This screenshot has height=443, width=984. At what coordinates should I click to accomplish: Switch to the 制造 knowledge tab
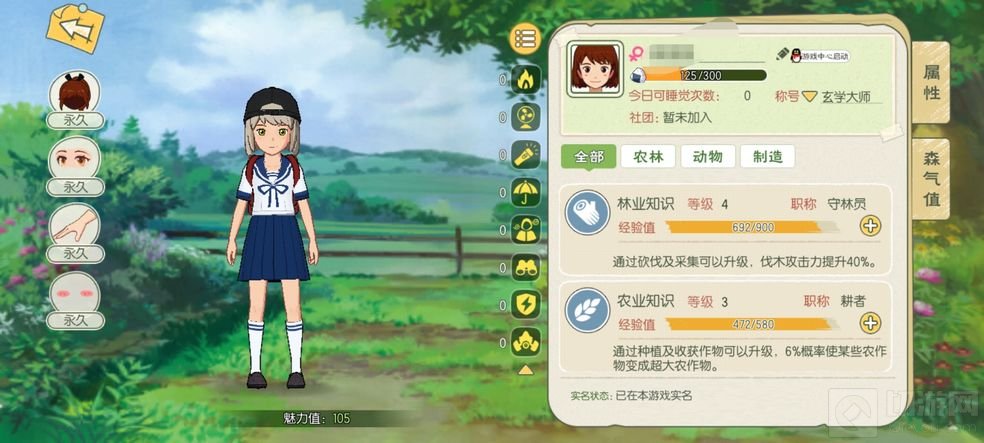[x=768, y=157]
